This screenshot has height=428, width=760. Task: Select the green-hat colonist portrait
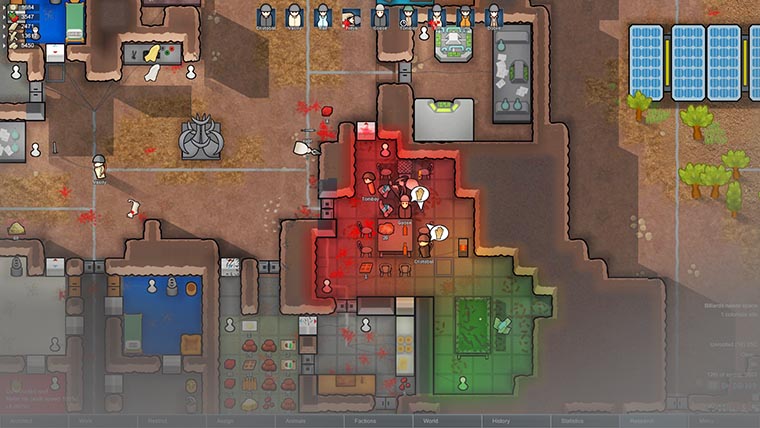pyautogui.click(x=408, y=16)
